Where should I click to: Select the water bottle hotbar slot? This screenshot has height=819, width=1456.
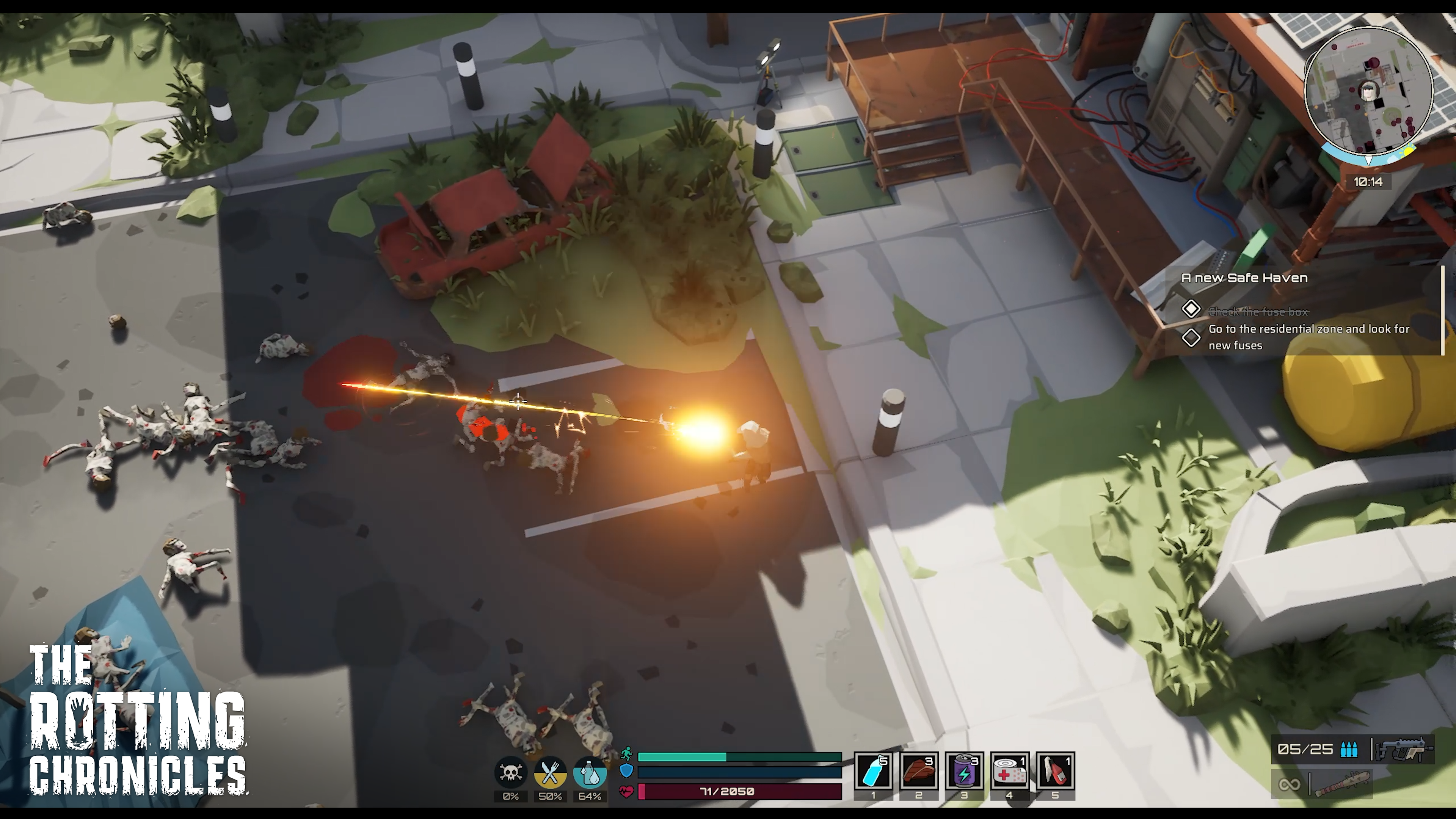click(x=873, y=771)
